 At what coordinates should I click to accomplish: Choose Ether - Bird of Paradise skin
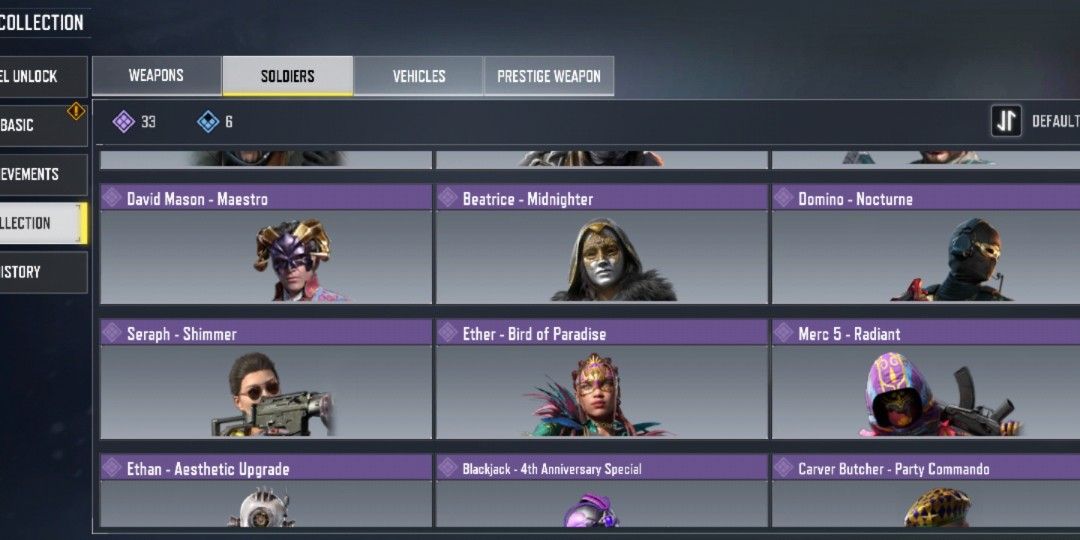601,390
